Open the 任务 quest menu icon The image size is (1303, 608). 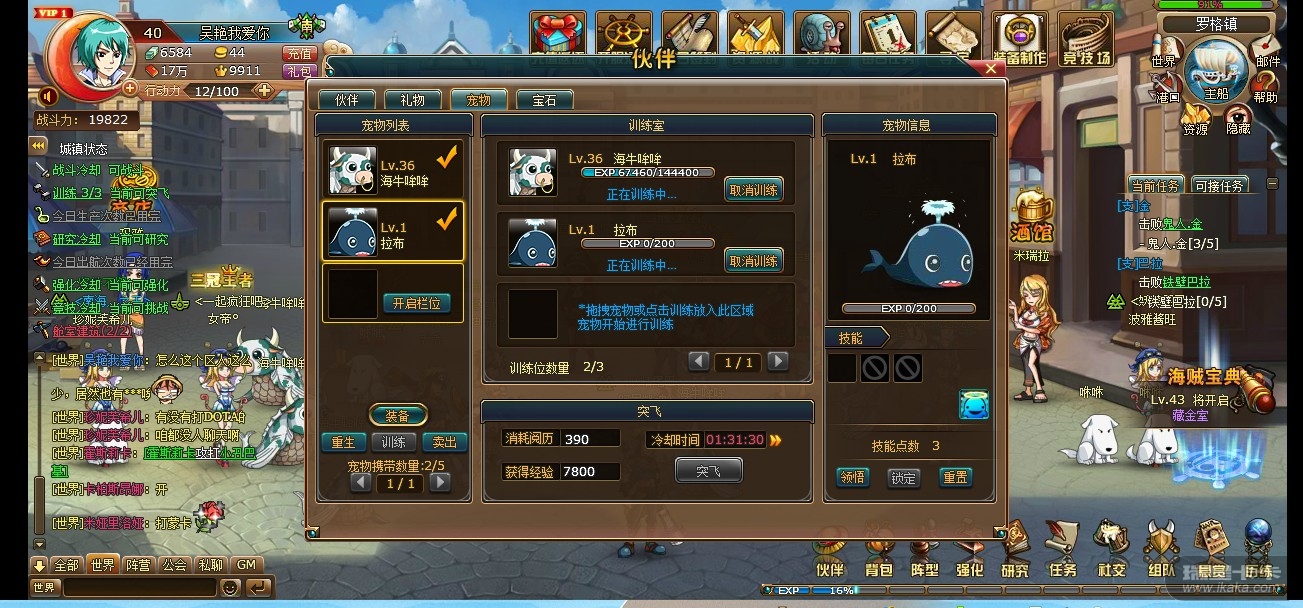click(1062, 549)
